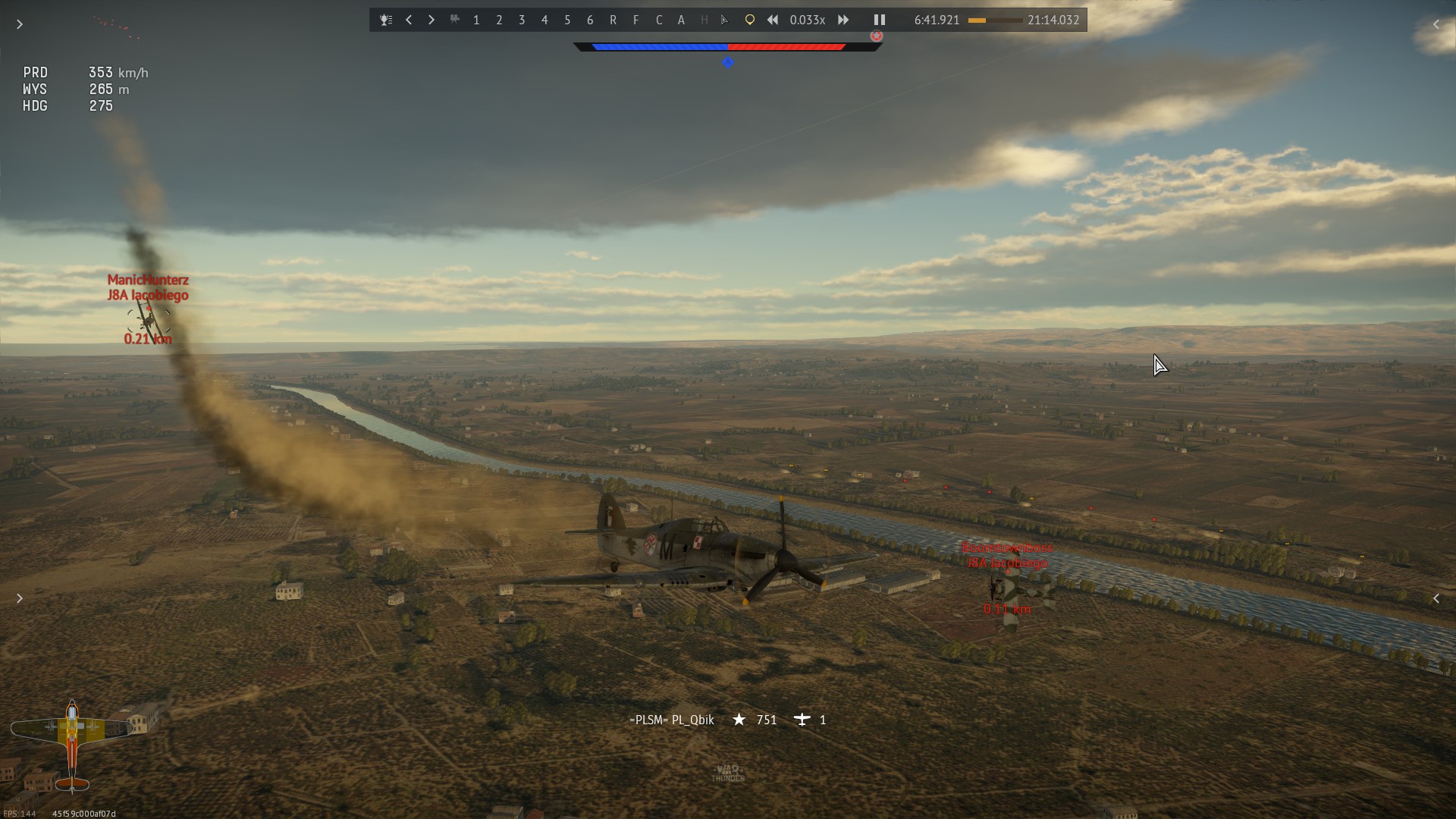The image size is (1456, 819).
Task: Select camera preset 6
Action: click(590, 20)
